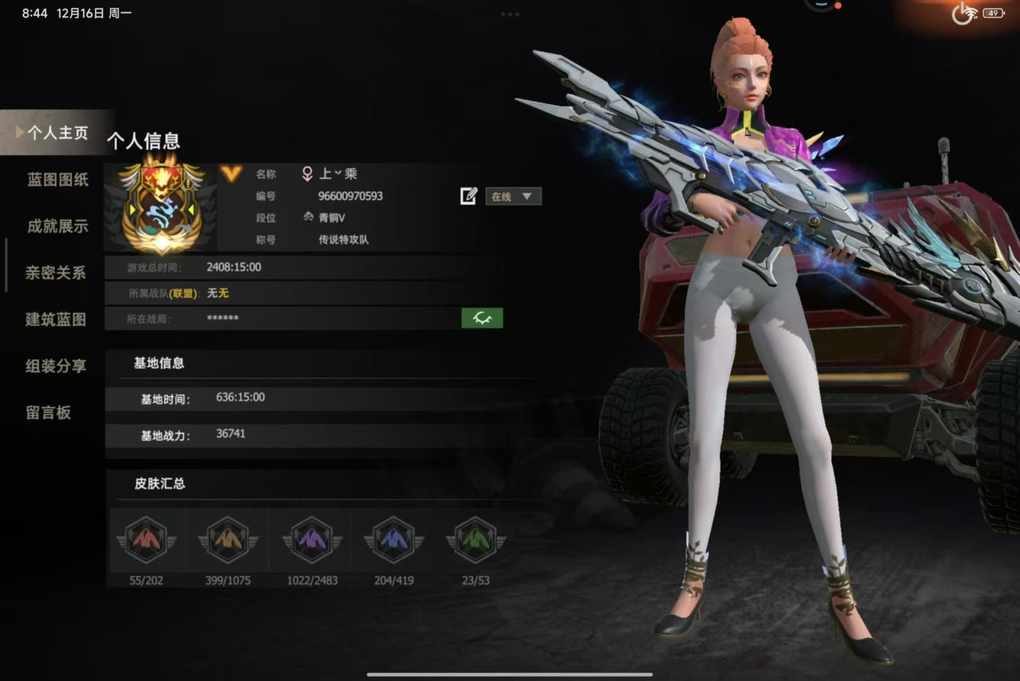Select the purple skin tier badge
The image size is (1020, 681).
point(312,540)
